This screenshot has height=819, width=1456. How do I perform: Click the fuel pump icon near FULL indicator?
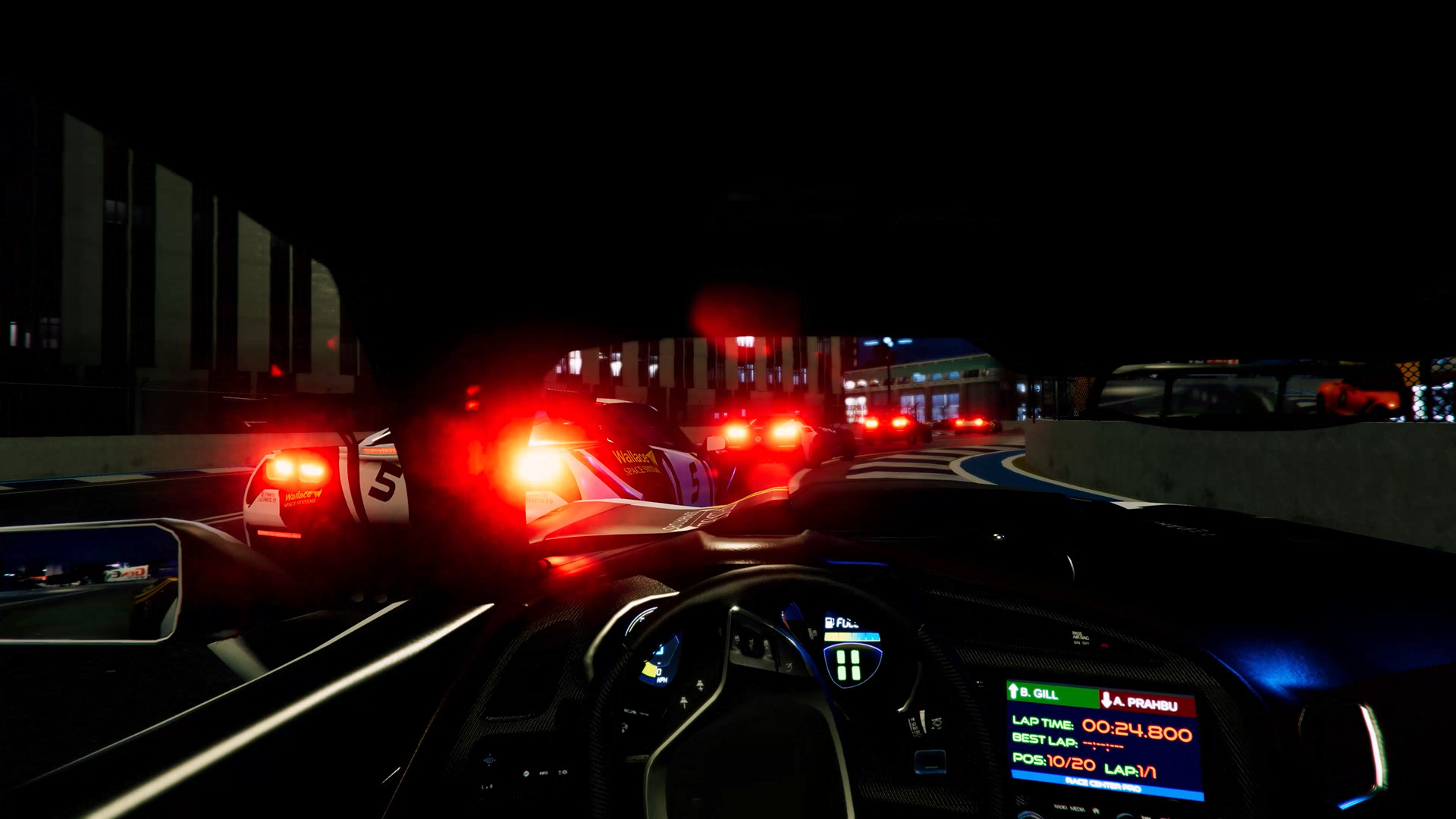pyautogui.click(x=829, y=622)
